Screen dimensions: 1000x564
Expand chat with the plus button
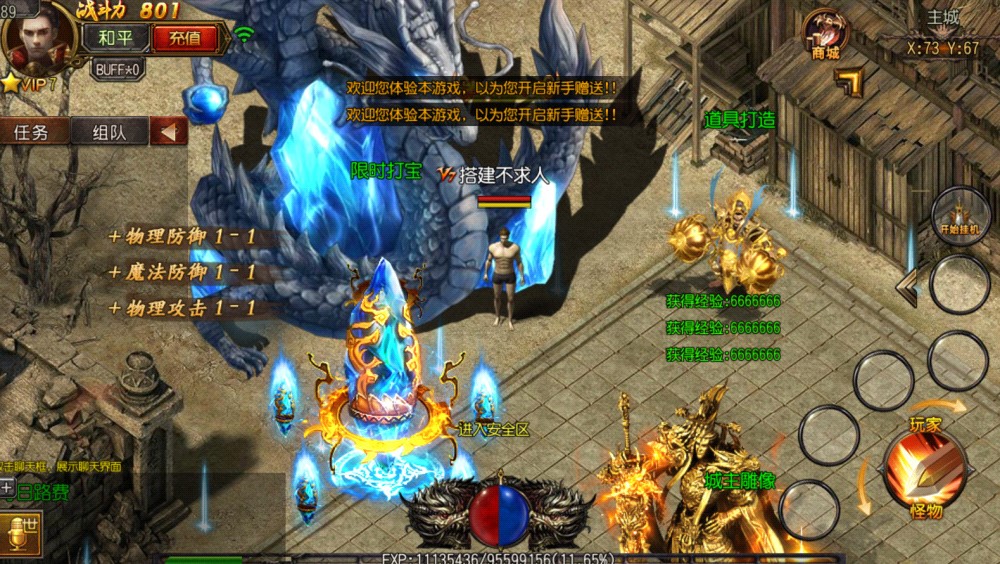(x=7, y=488)
